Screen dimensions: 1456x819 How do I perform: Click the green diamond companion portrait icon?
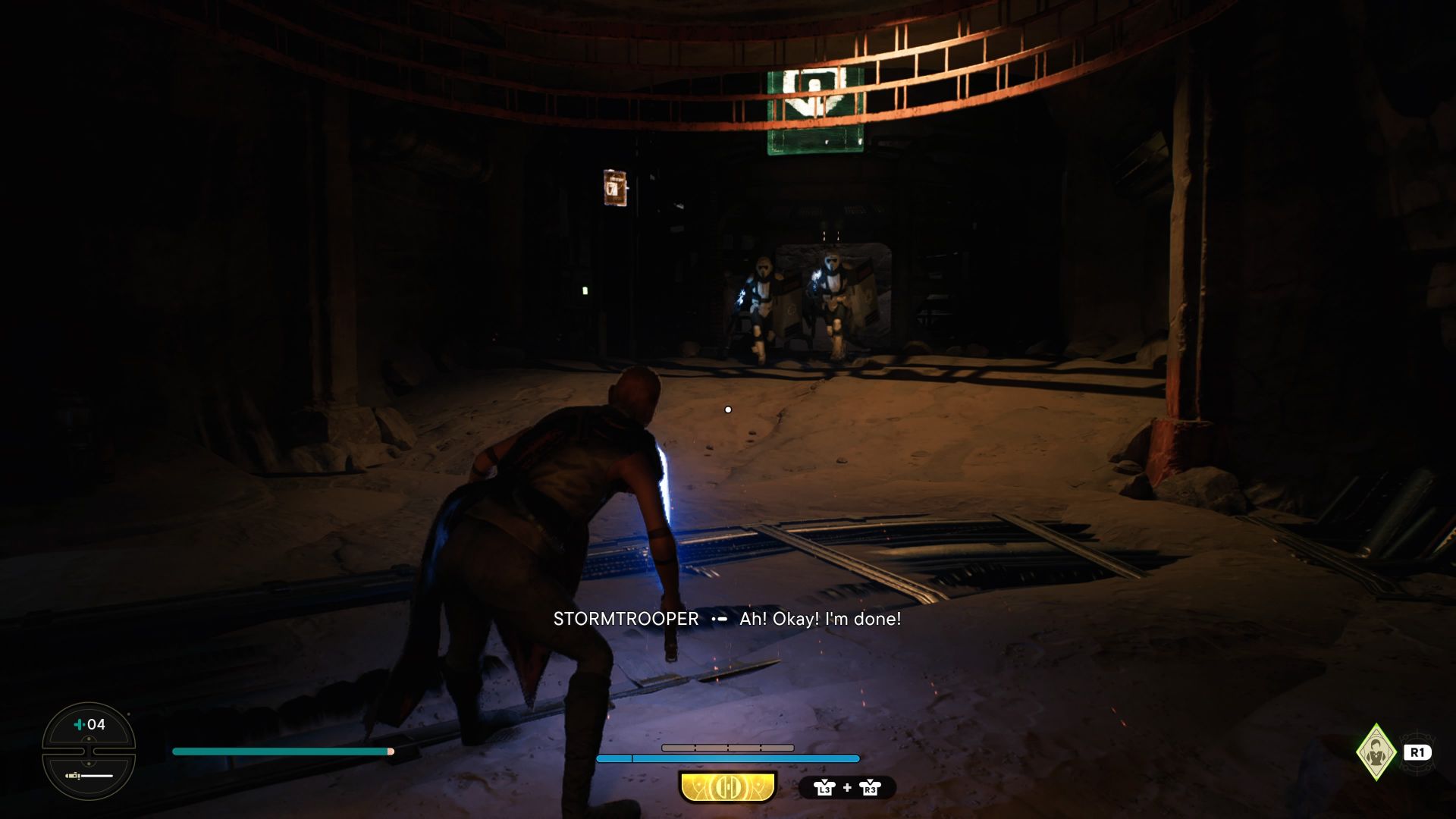[x=1376, y=753]
